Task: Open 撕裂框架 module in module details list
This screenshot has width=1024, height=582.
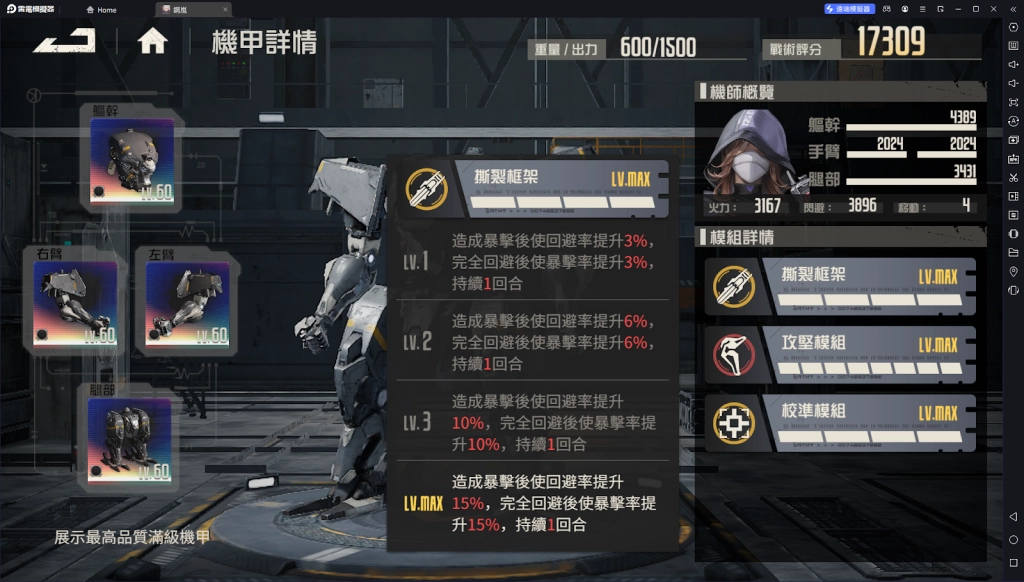Action: (840, 286)
